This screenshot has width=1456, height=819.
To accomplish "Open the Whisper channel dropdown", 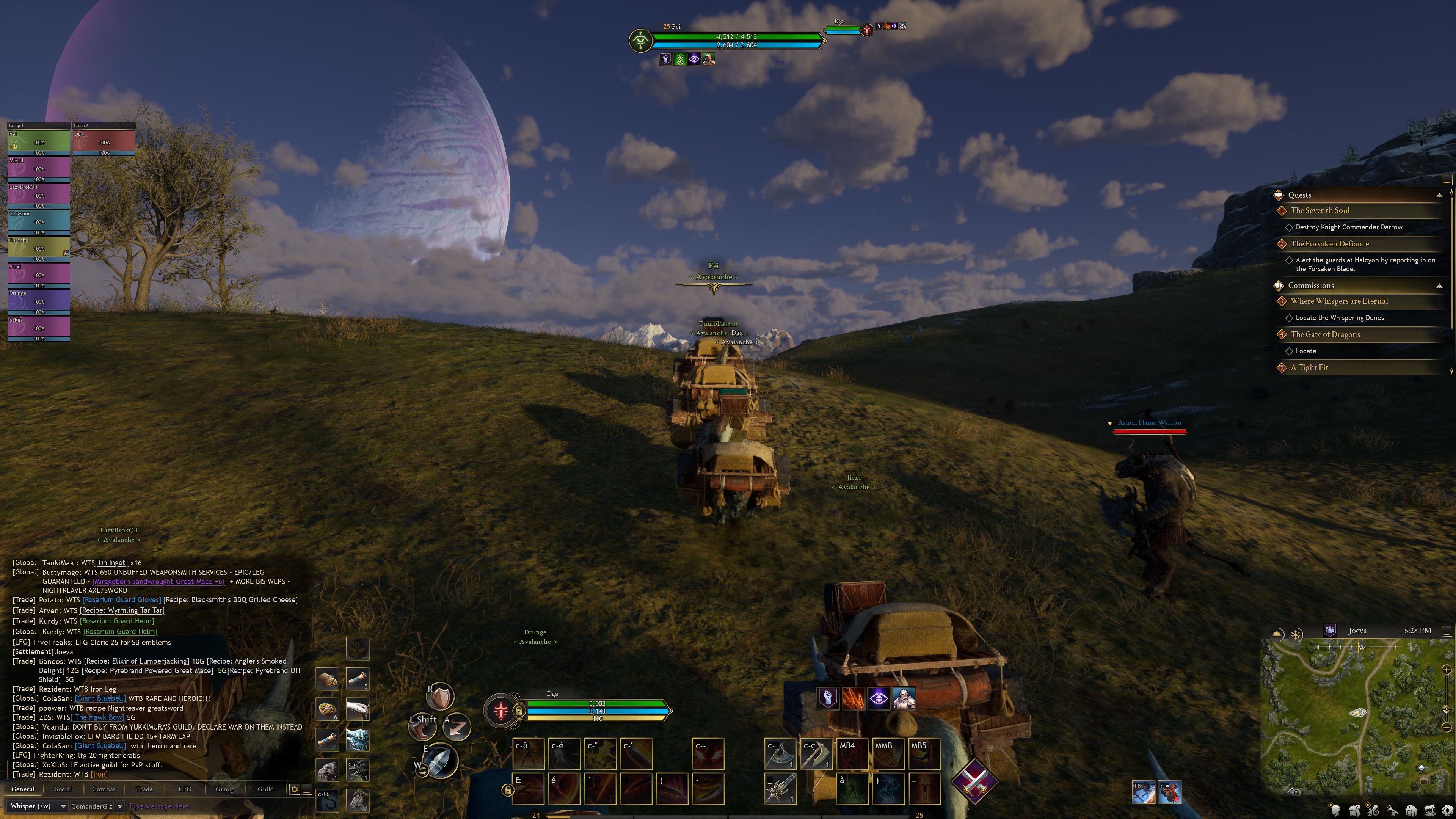I will click(x=63, y=806).
